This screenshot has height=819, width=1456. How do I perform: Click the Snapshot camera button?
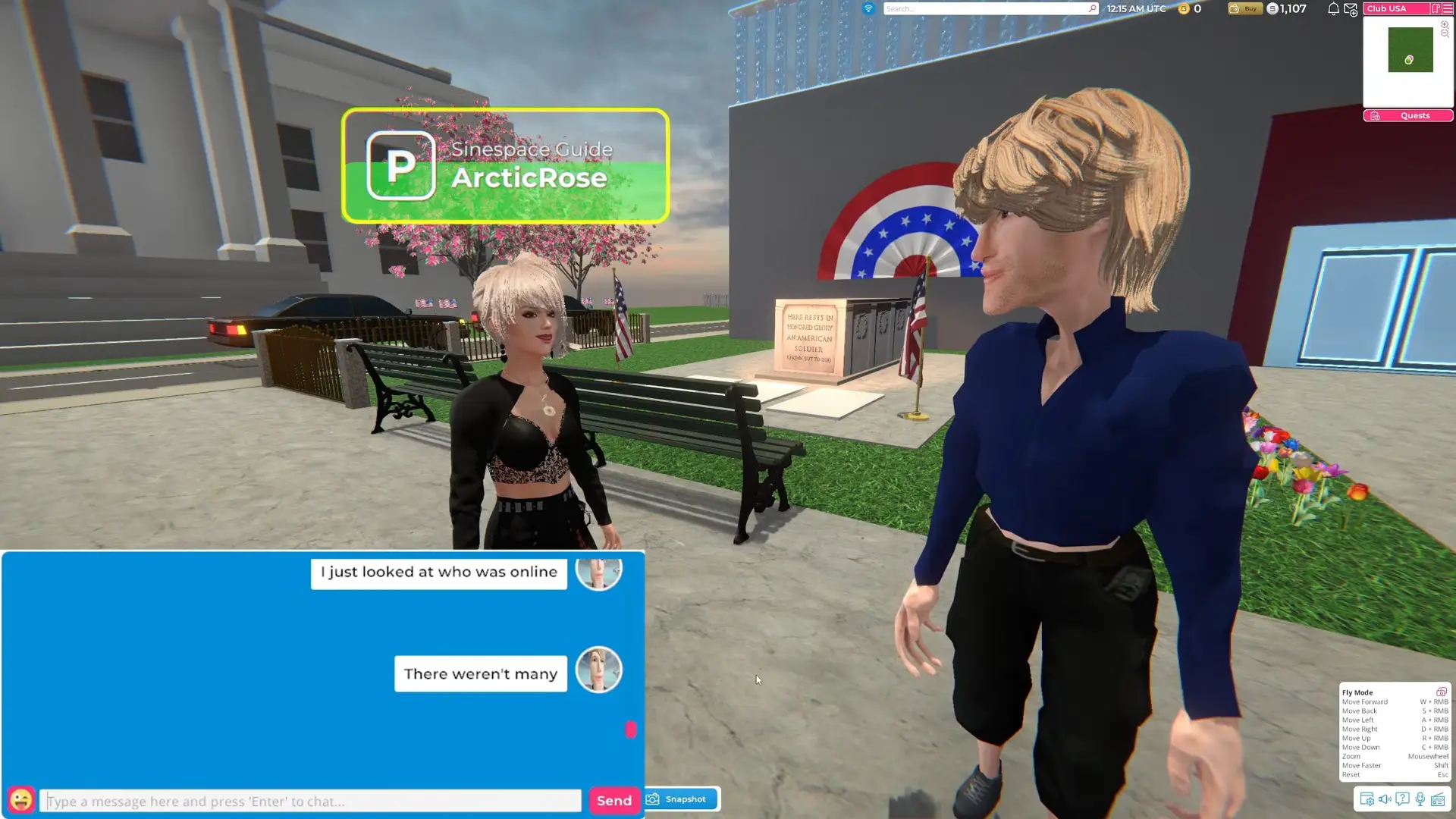[x=679, y=799]
